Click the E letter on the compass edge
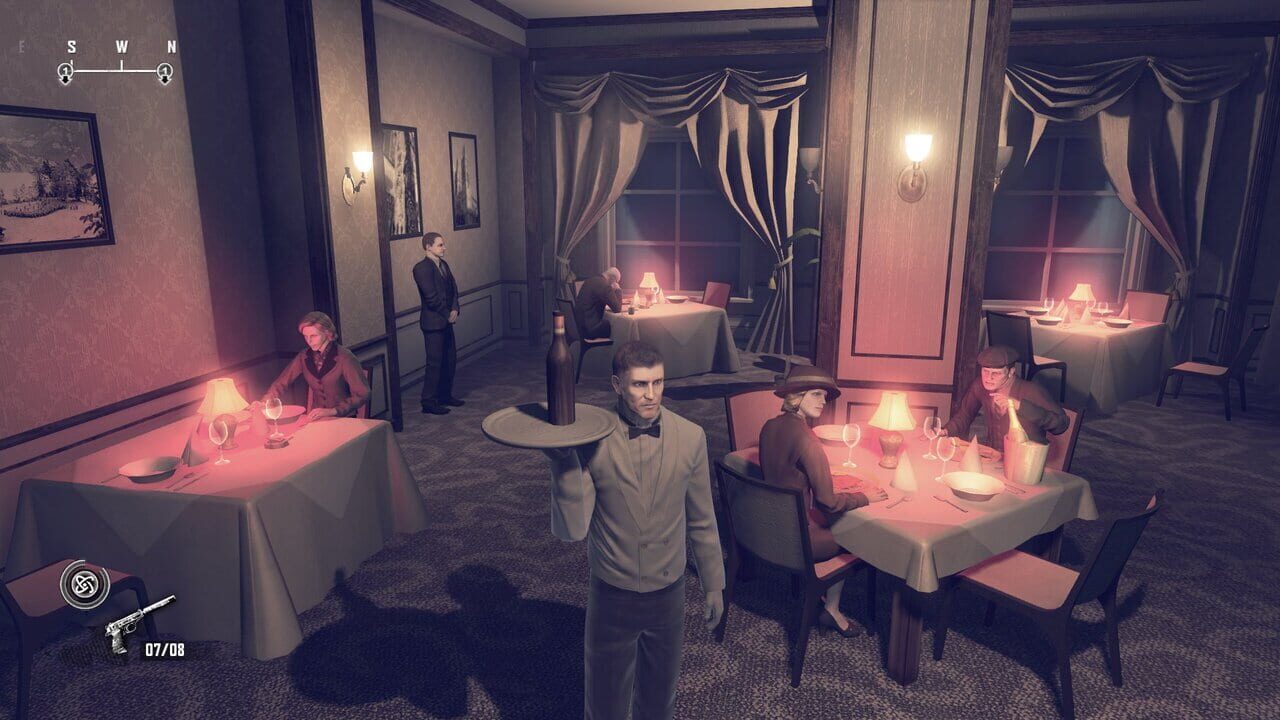1280x720 pixels. tap(22, 46)
